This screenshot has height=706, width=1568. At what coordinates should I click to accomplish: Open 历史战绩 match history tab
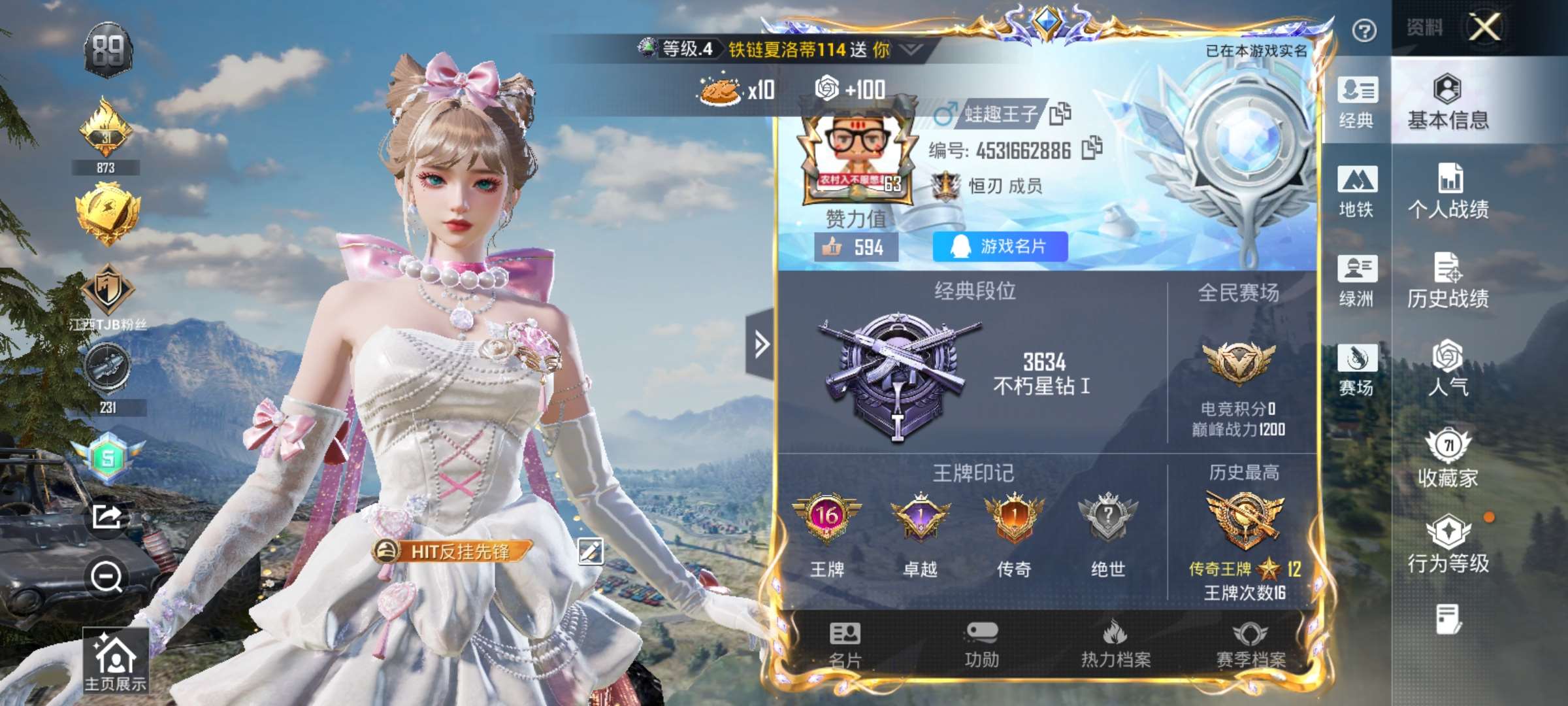[x=1448, y=280]
